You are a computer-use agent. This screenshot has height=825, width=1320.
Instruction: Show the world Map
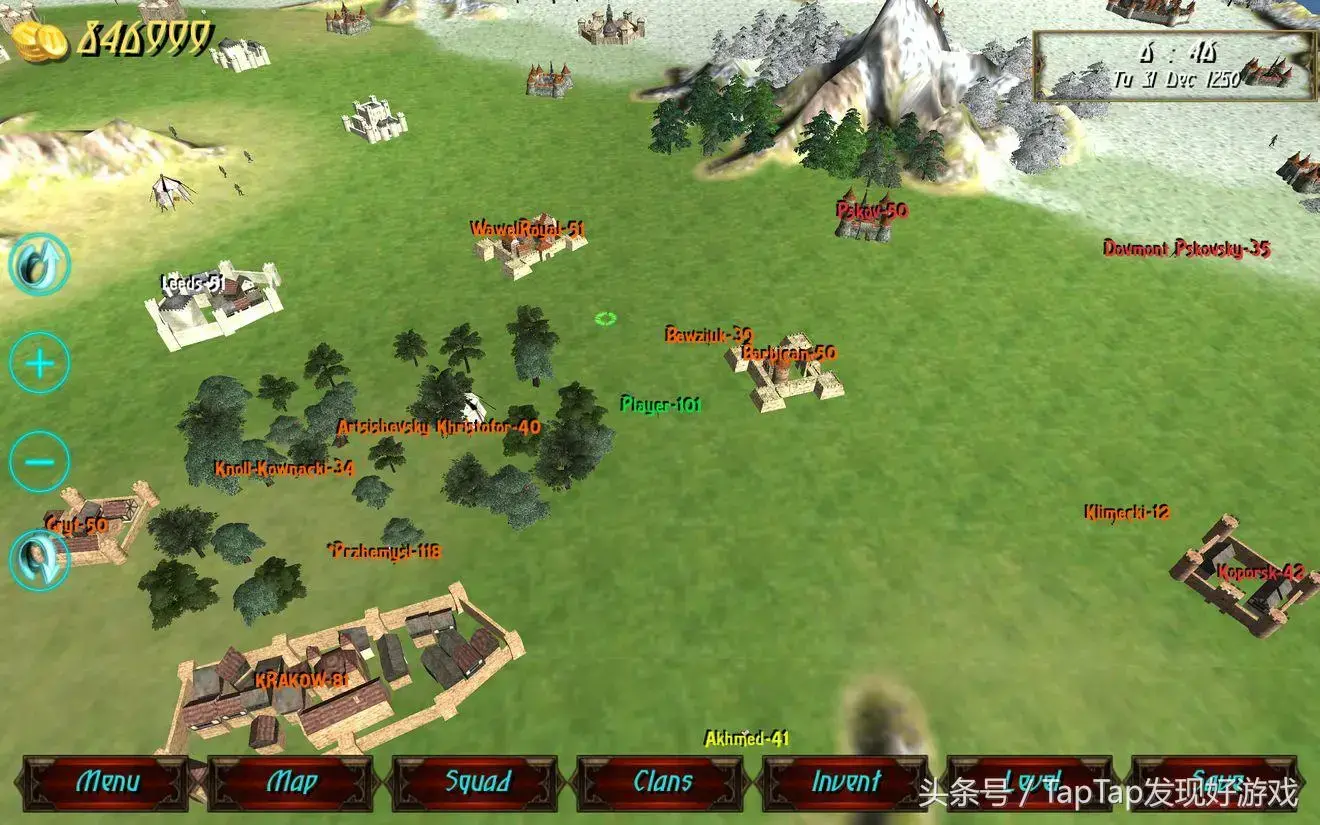click(291, 782)
